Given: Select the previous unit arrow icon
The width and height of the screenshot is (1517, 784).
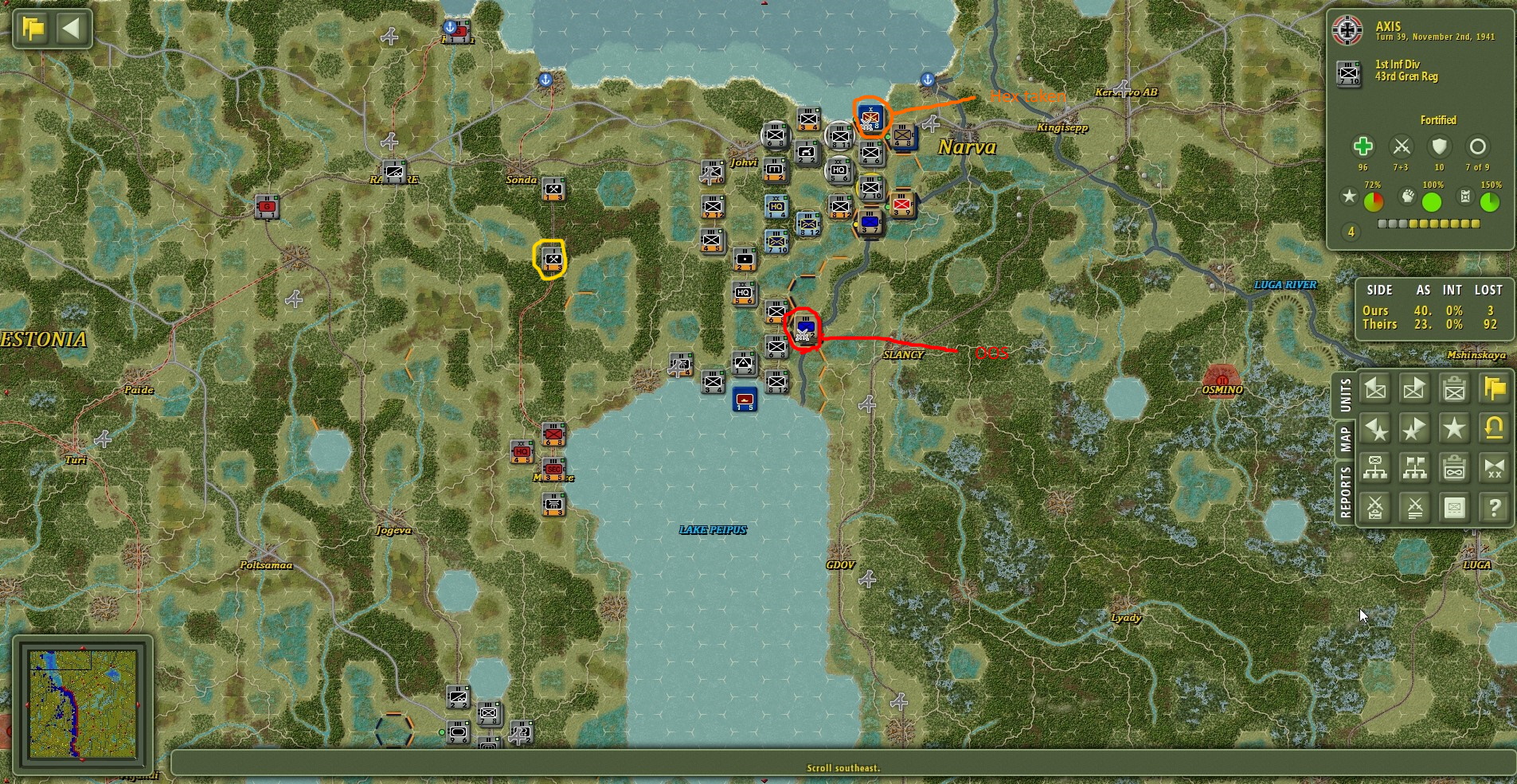Looking at the screenshot, I should tap(1376, 388).
